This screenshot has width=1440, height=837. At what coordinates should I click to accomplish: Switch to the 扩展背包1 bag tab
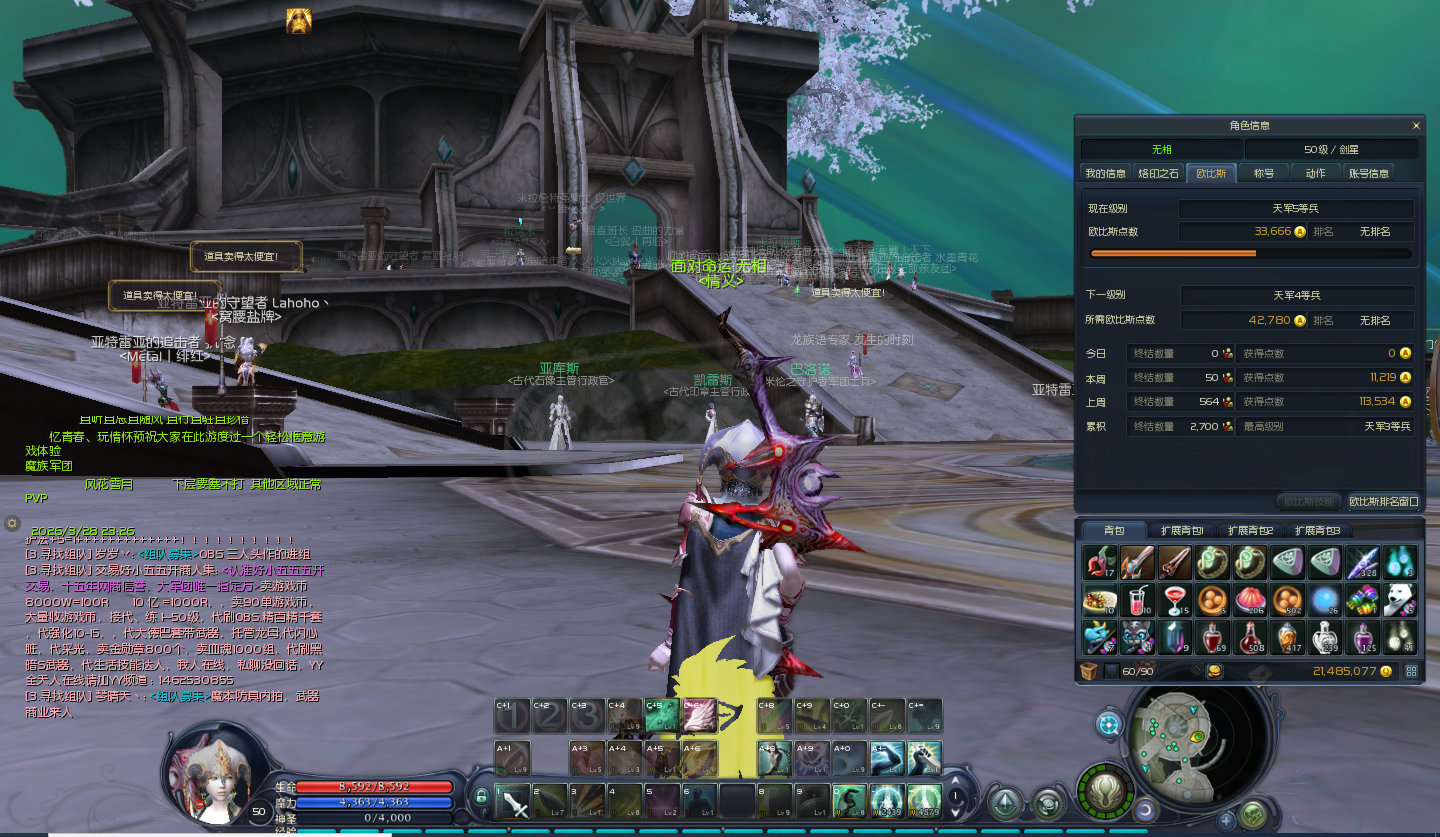click(x=1182, y=531)
